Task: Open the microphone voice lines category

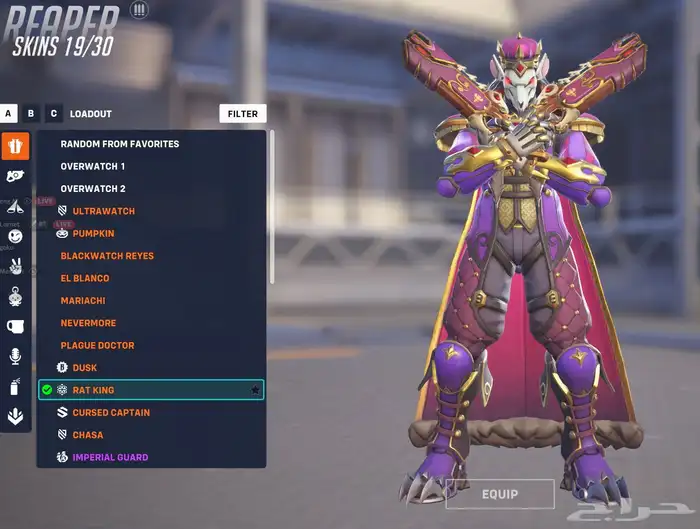Action: pos(15,356)
